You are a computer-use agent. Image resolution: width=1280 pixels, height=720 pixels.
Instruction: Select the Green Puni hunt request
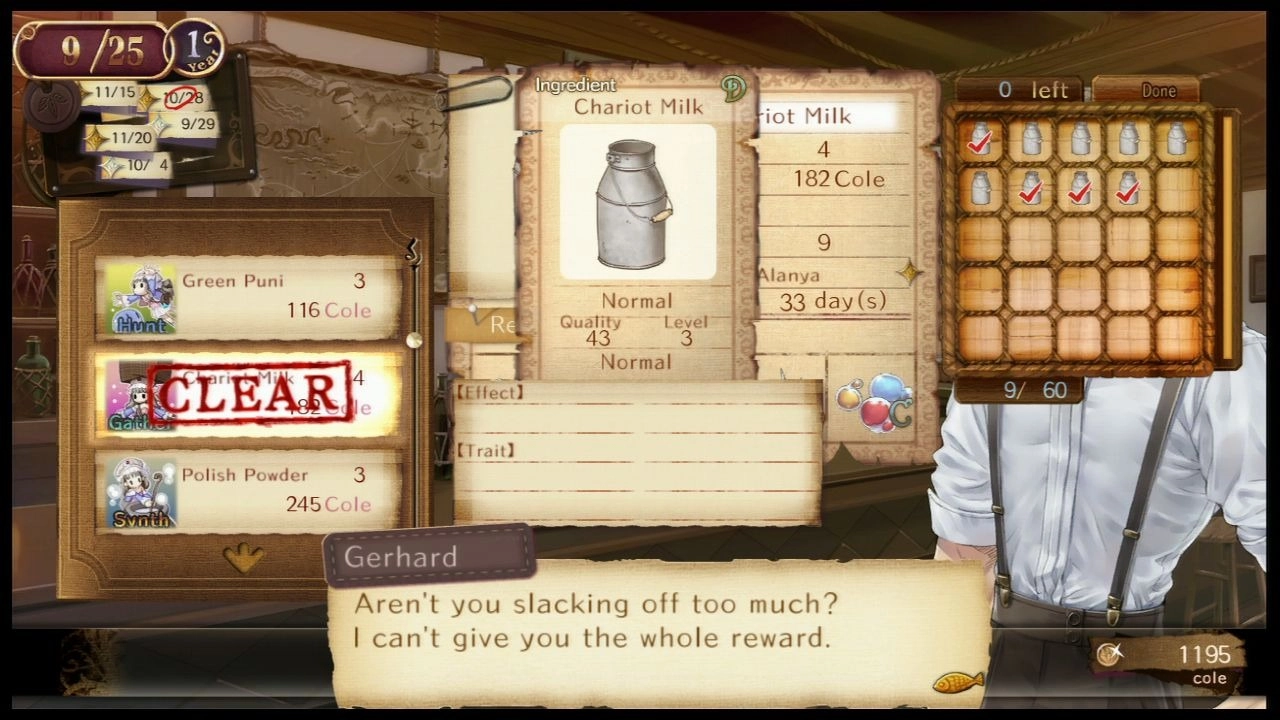[x=247, y=297]
